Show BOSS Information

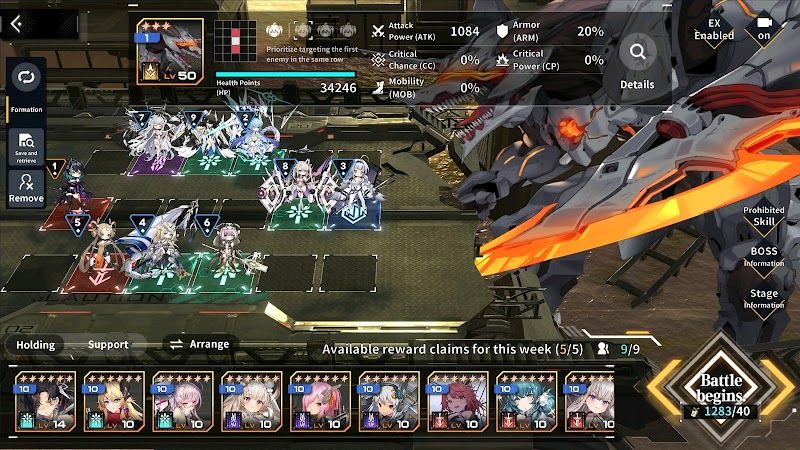pyautogui.click(x=764, y=257)
